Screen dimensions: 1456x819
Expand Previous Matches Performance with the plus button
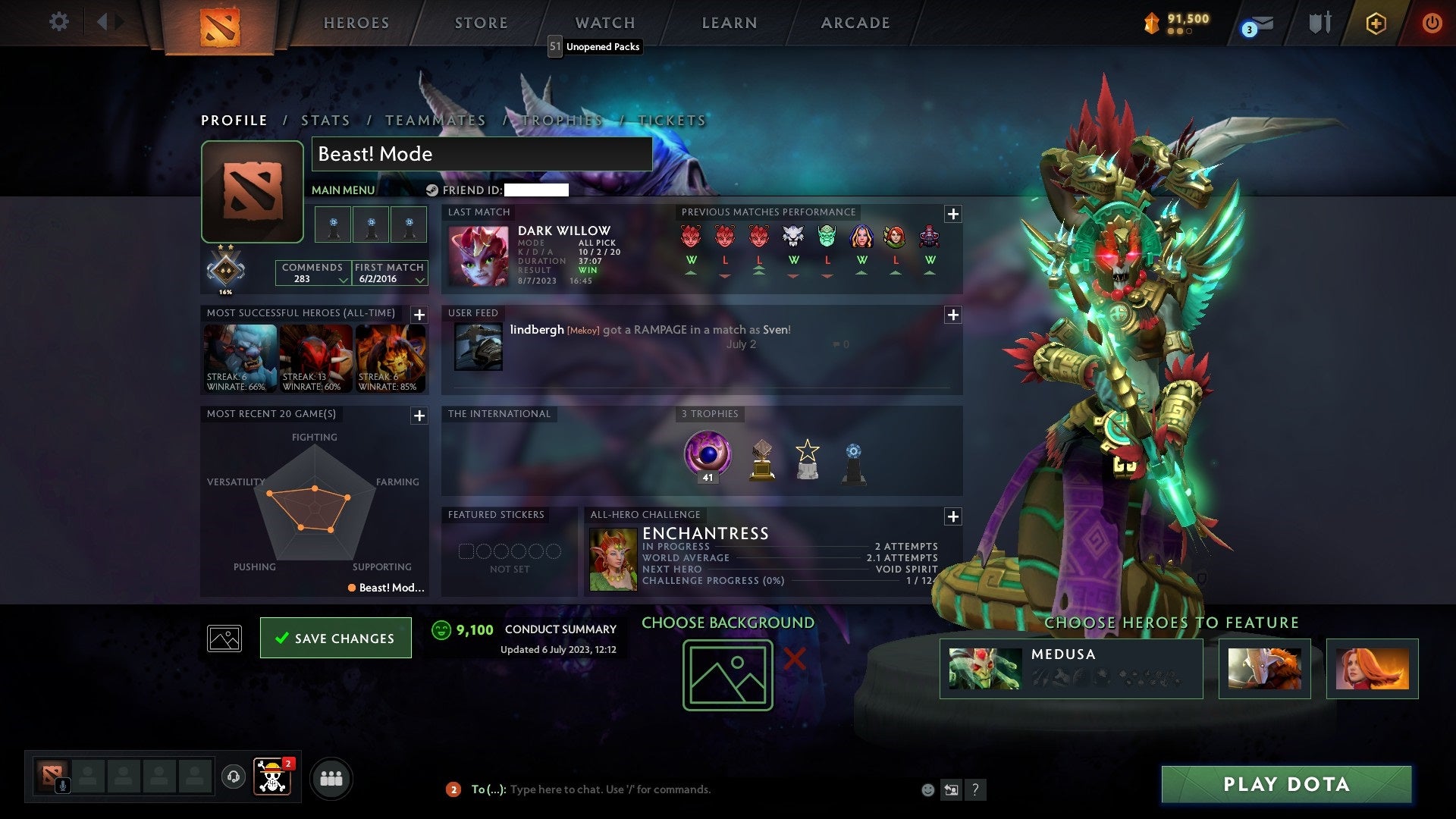(x=953, y=214)
